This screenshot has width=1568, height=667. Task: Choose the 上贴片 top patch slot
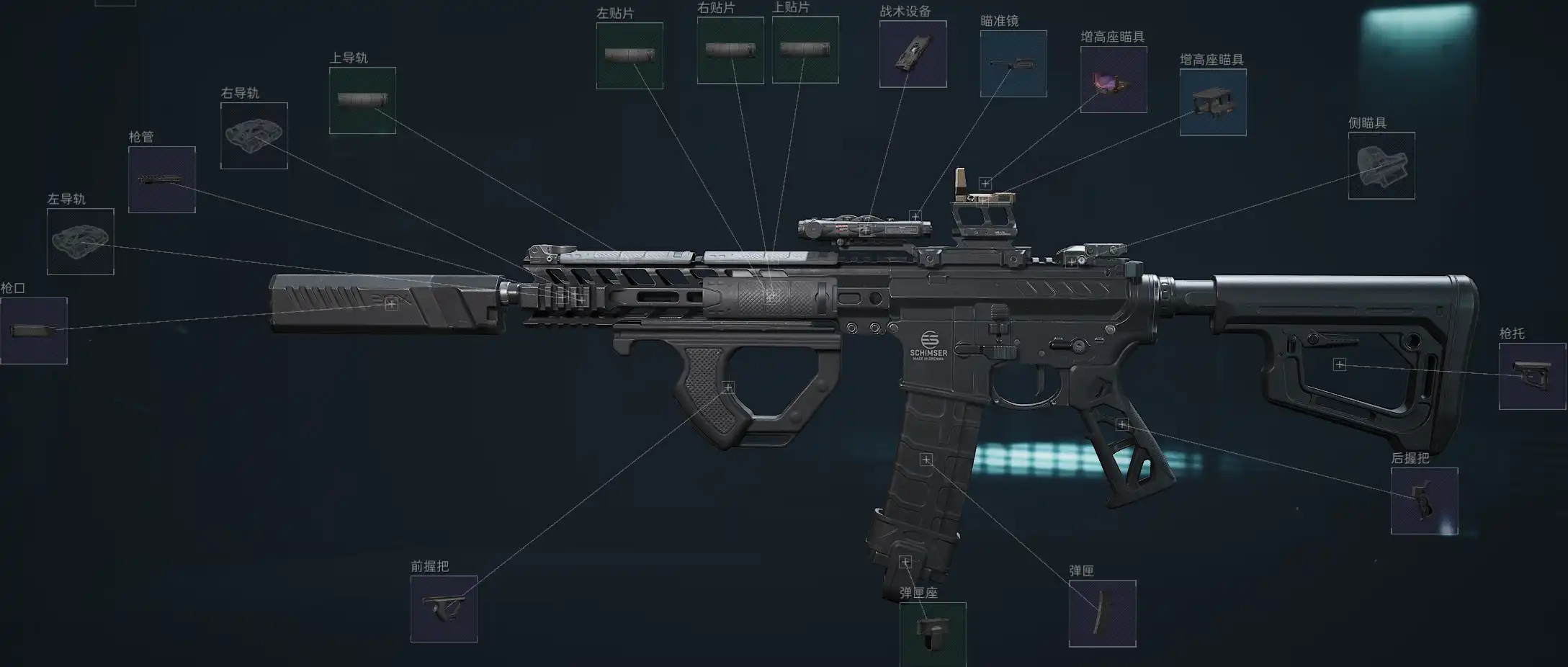[x=805, y=50]
